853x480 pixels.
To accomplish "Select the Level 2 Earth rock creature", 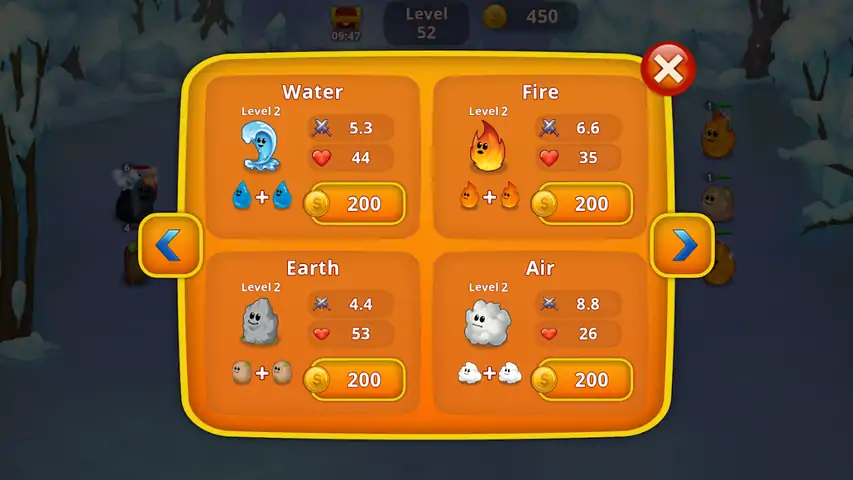I will 261,322.
